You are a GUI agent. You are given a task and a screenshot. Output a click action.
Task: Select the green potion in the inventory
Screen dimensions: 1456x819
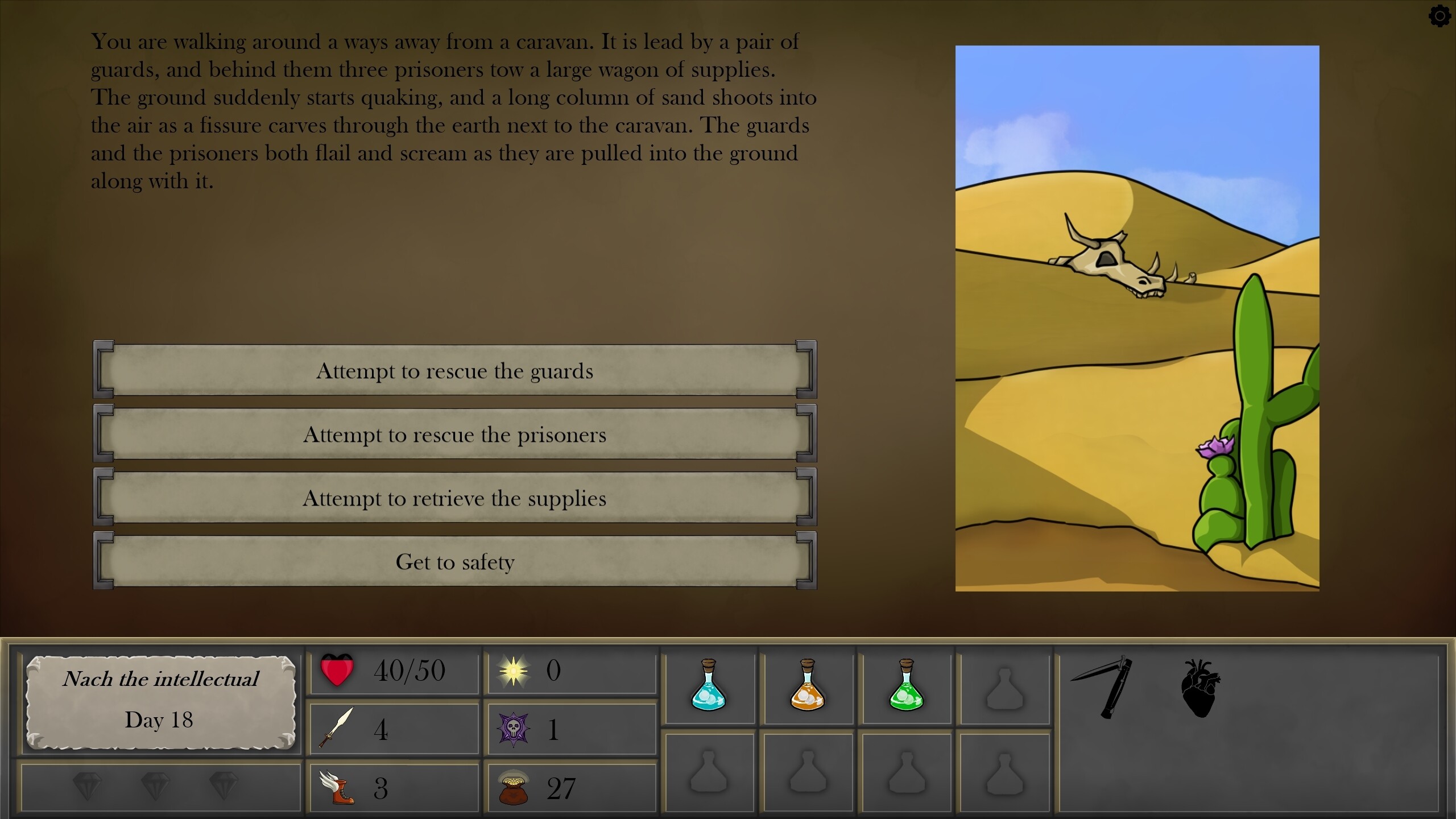[907, 688]
